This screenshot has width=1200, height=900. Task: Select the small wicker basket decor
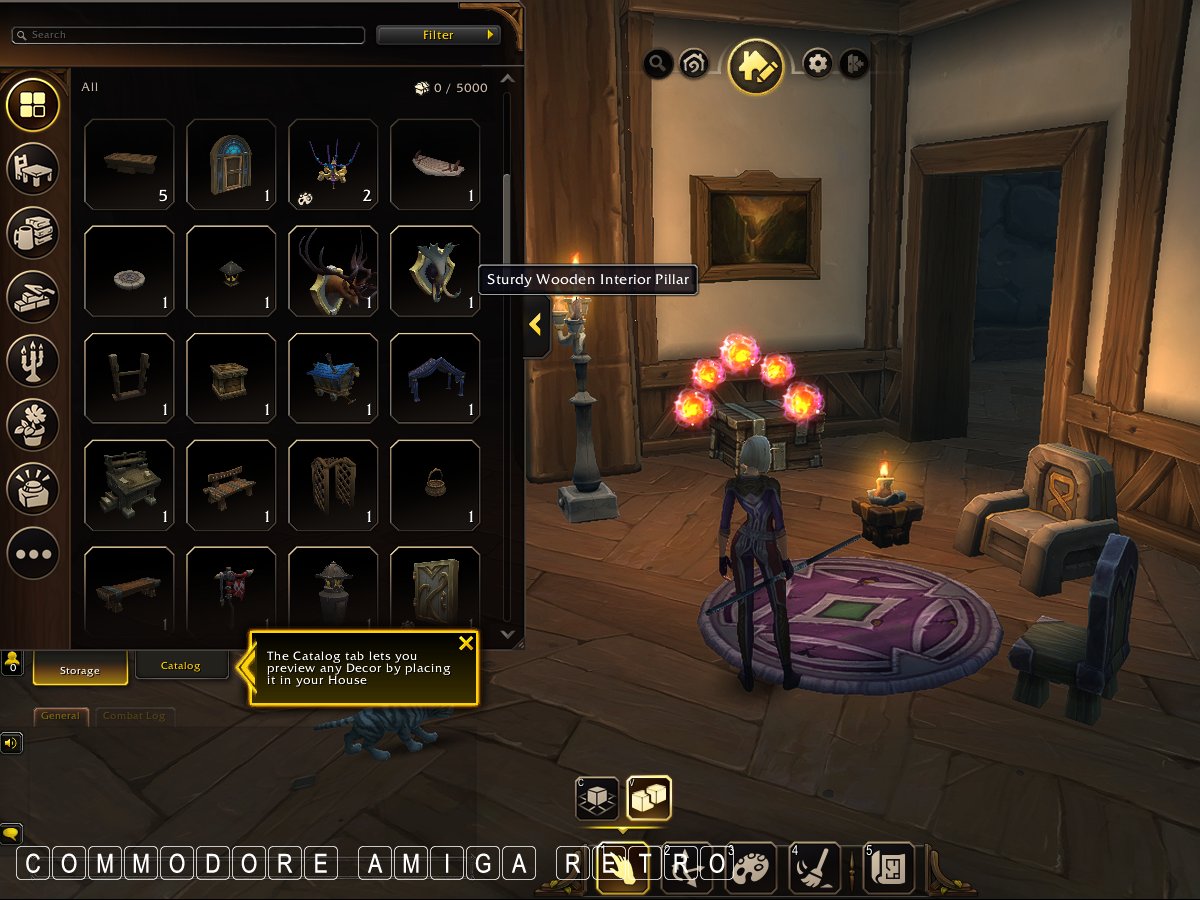[435, 485]
